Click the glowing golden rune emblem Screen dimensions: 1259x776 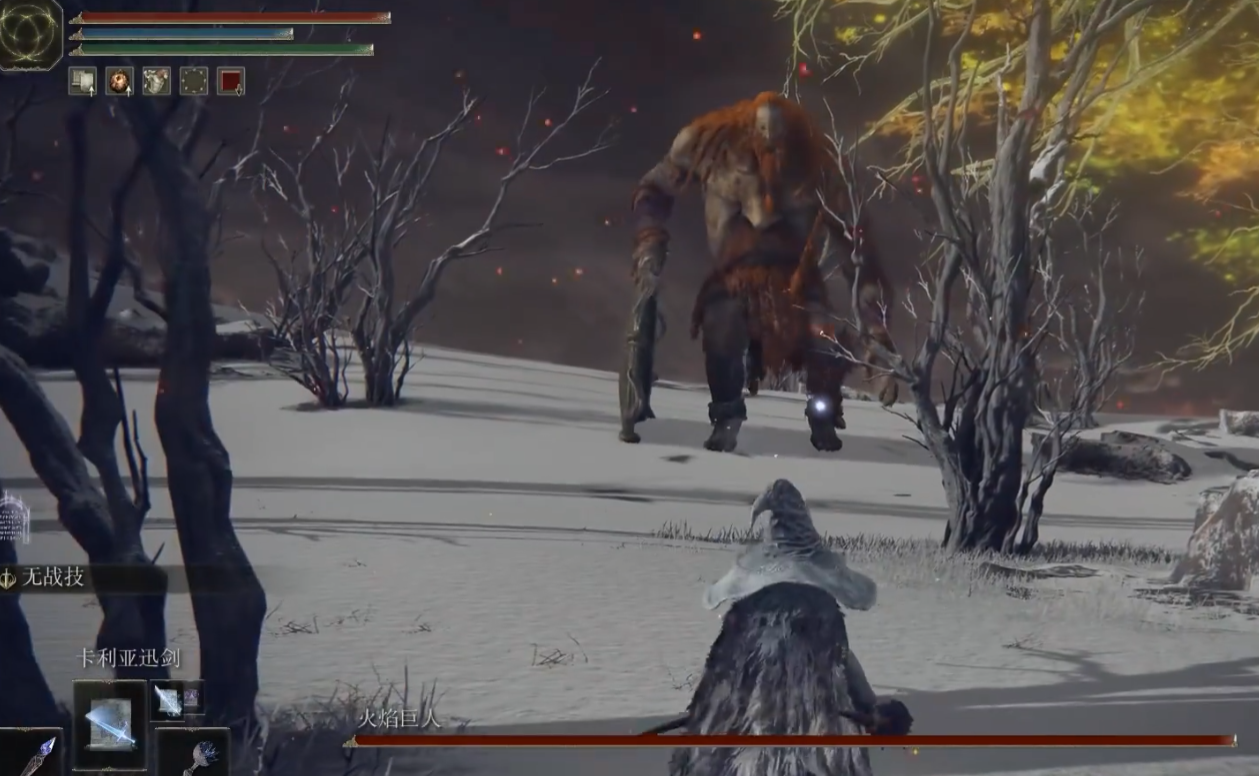coord(29,35)
